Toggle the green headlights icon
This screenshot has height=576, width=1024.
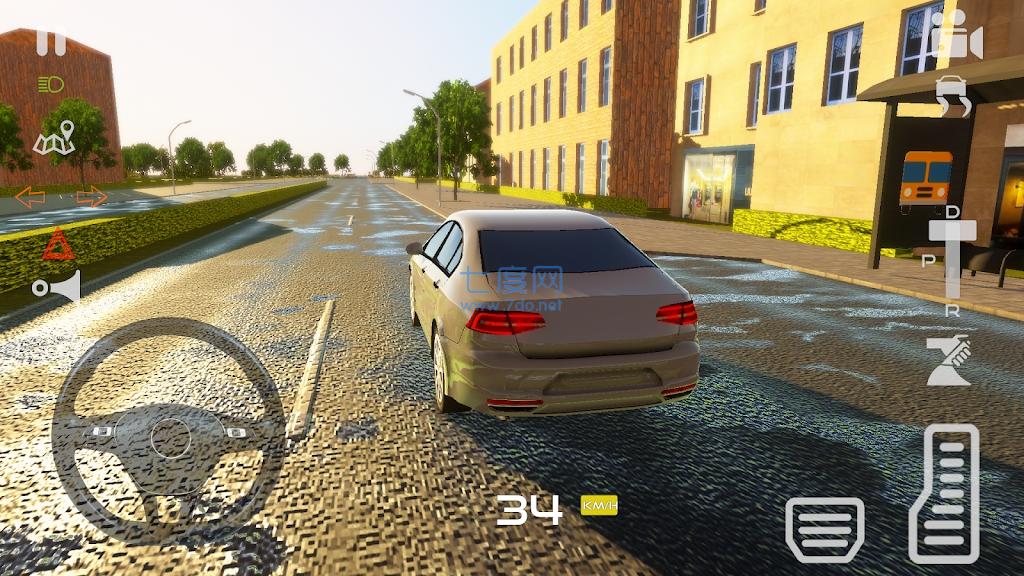click(50, 85)
